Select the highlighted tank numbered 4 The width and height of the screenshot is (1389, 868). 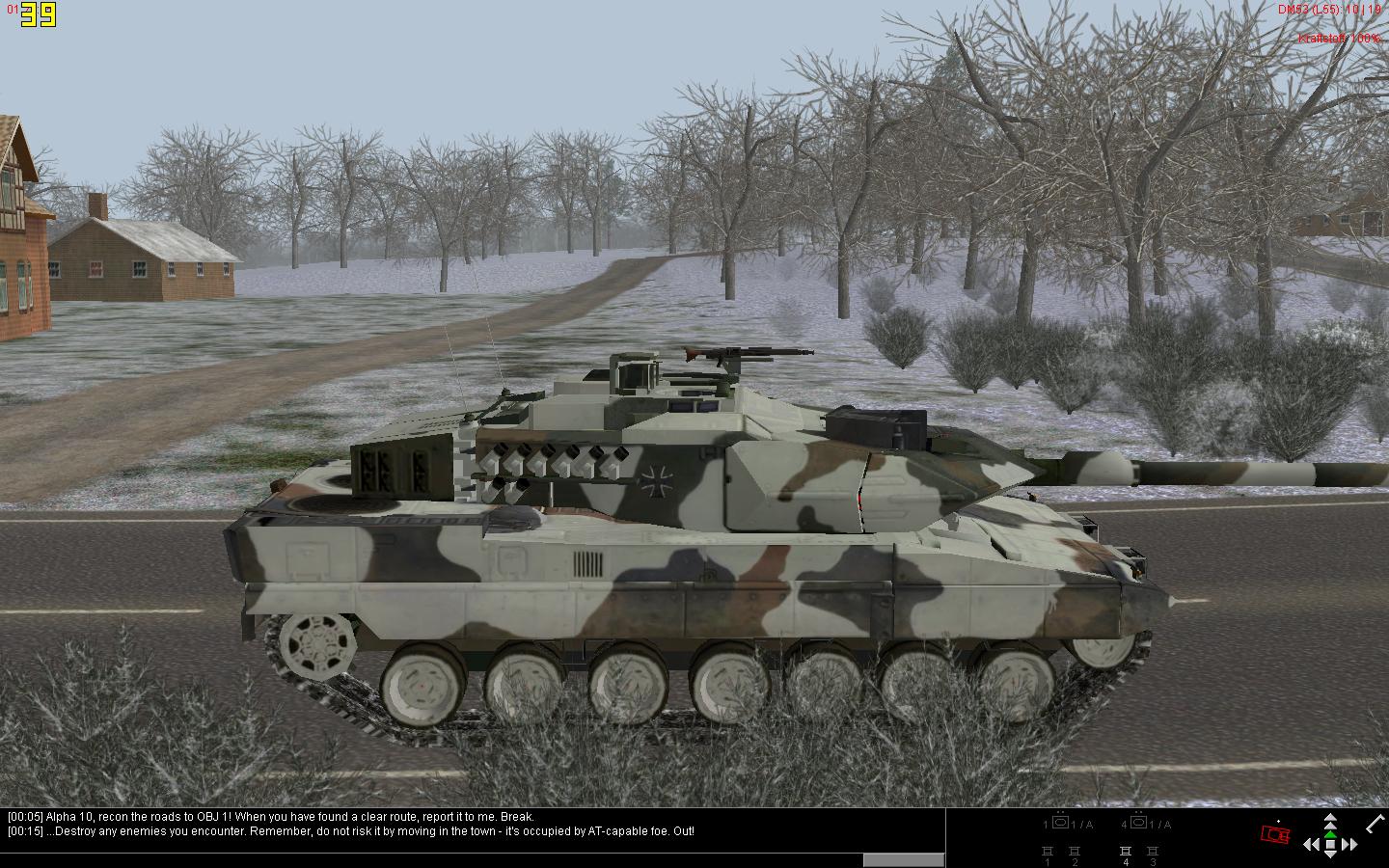[x=1125, y=852]
